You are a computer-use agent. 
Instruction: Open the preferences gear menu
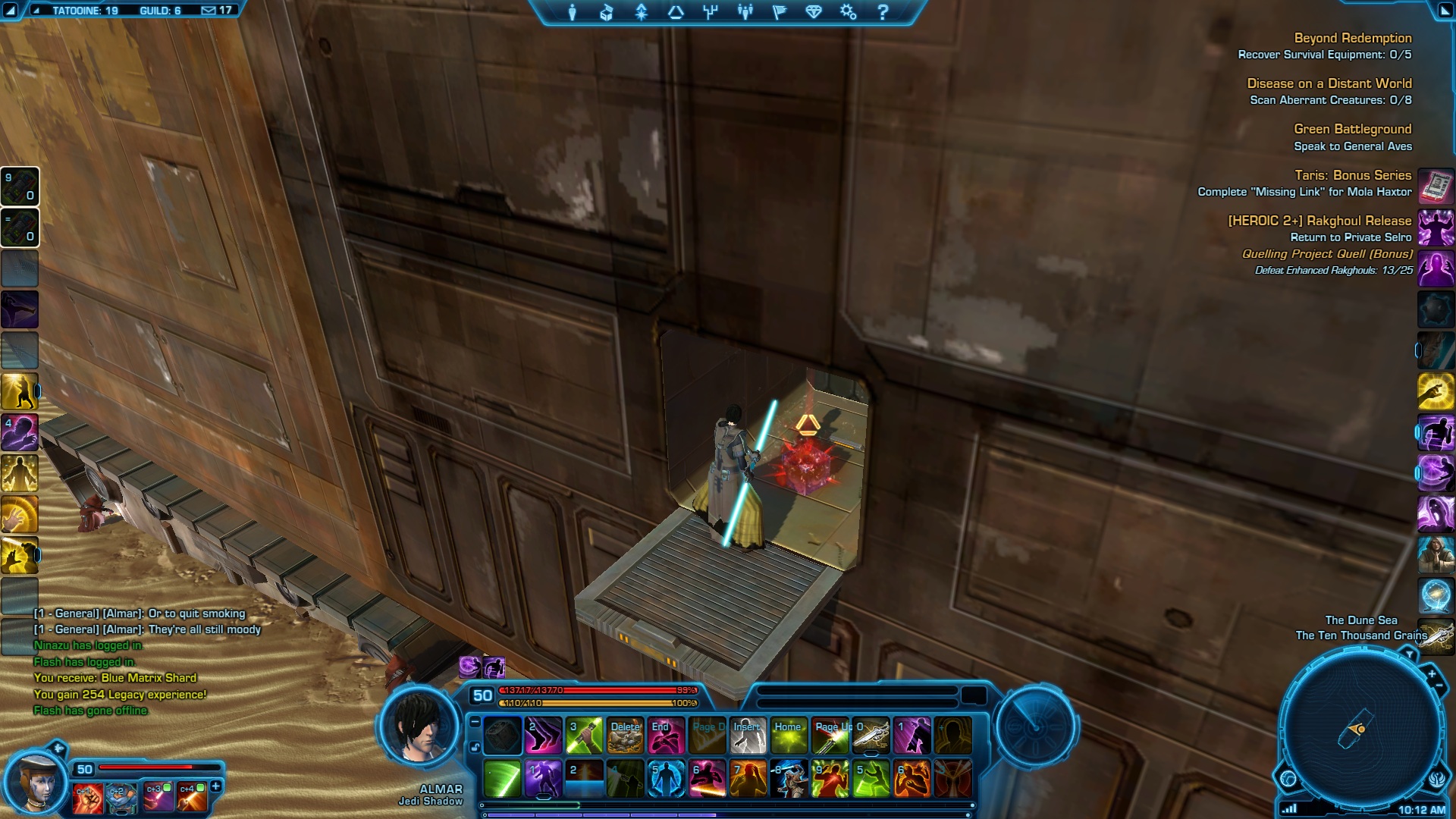pyautogui.click(x=848, y=12)
